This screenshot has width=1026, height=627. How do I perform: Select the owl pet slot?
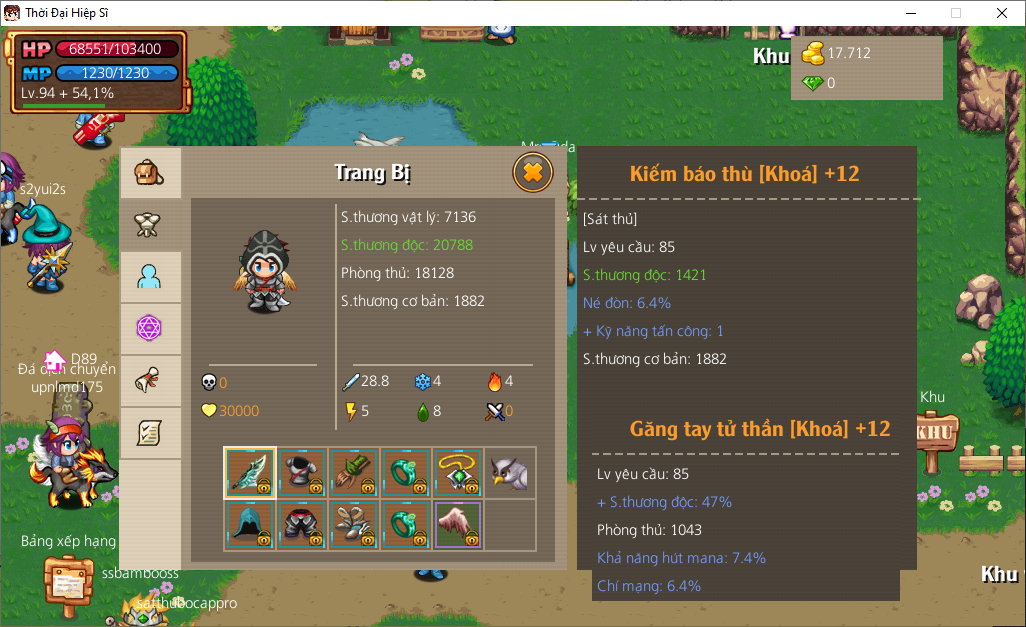coord(510,472)
